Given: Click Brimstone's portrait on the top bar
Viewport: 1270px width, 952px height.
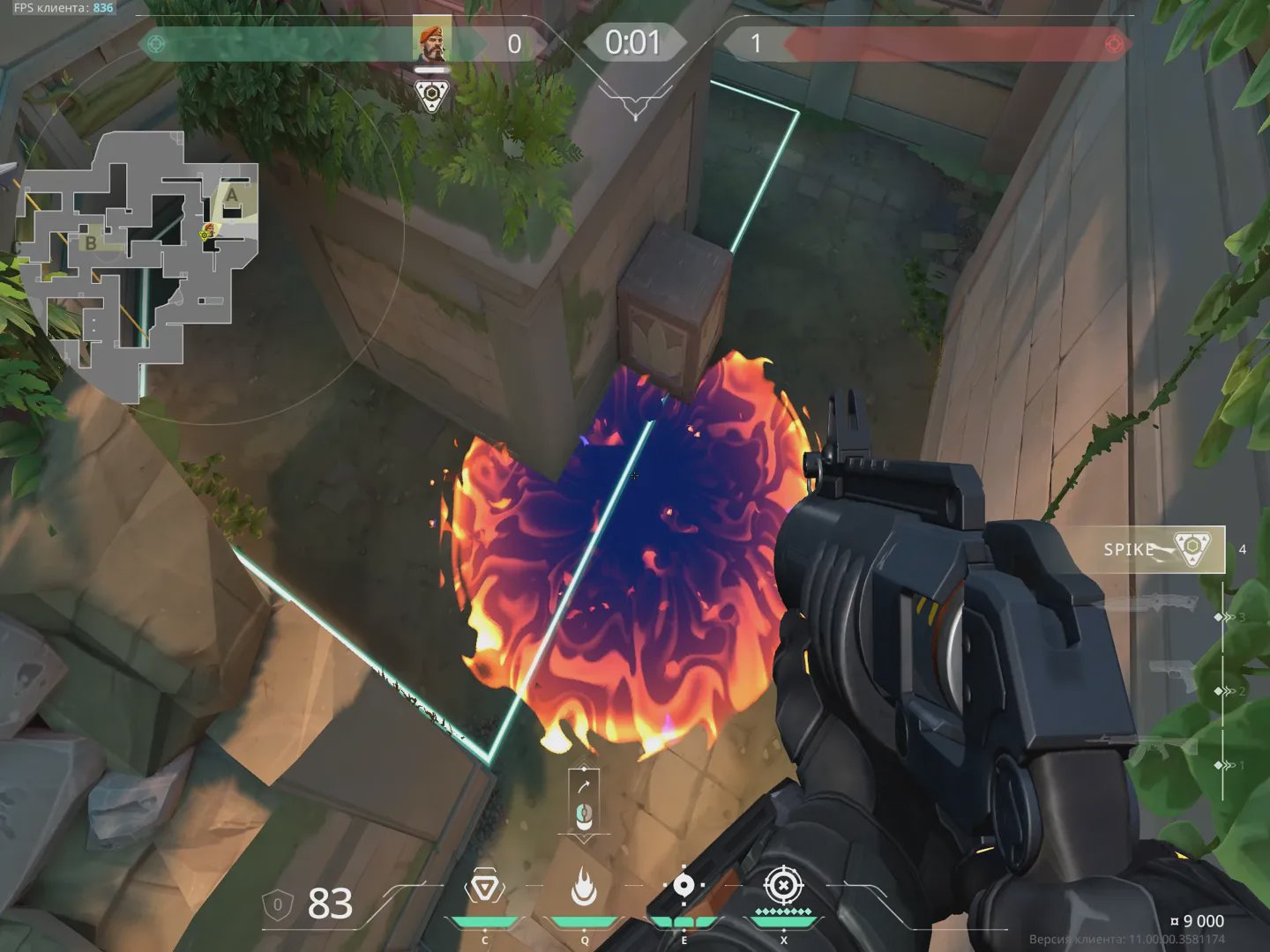Looking at the screenshot, I should [x=431, y=41].
